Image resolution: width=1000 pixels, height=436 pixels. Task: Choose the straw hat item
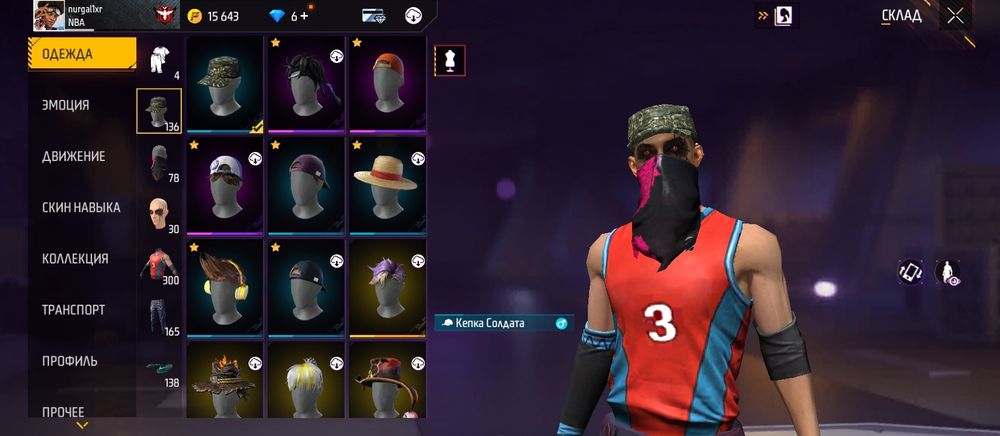pyautogui.click(x=387, y=184)
